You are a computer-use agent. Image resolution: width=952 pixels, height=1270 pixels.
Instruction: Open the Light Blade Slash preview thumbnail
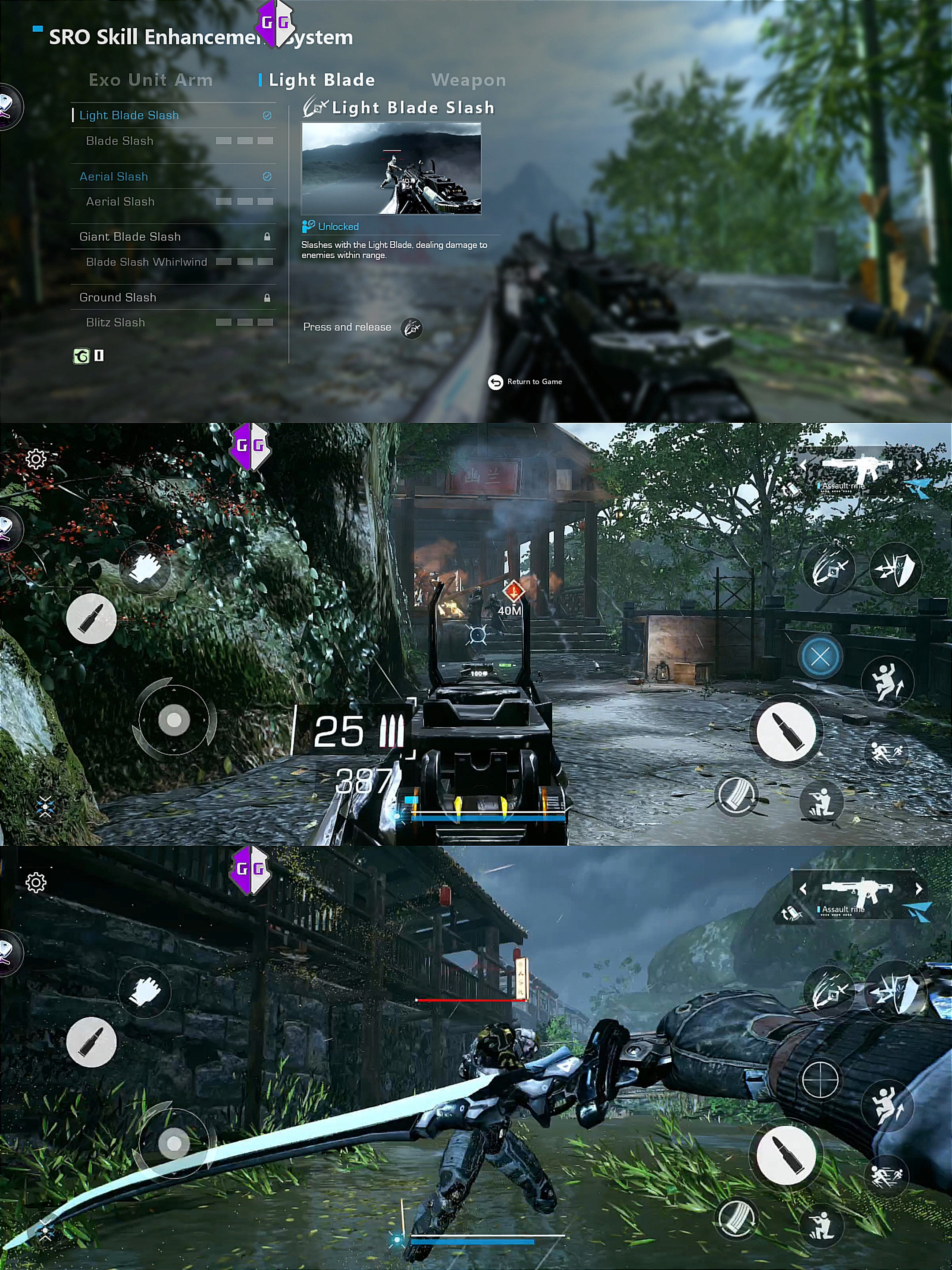391,168
